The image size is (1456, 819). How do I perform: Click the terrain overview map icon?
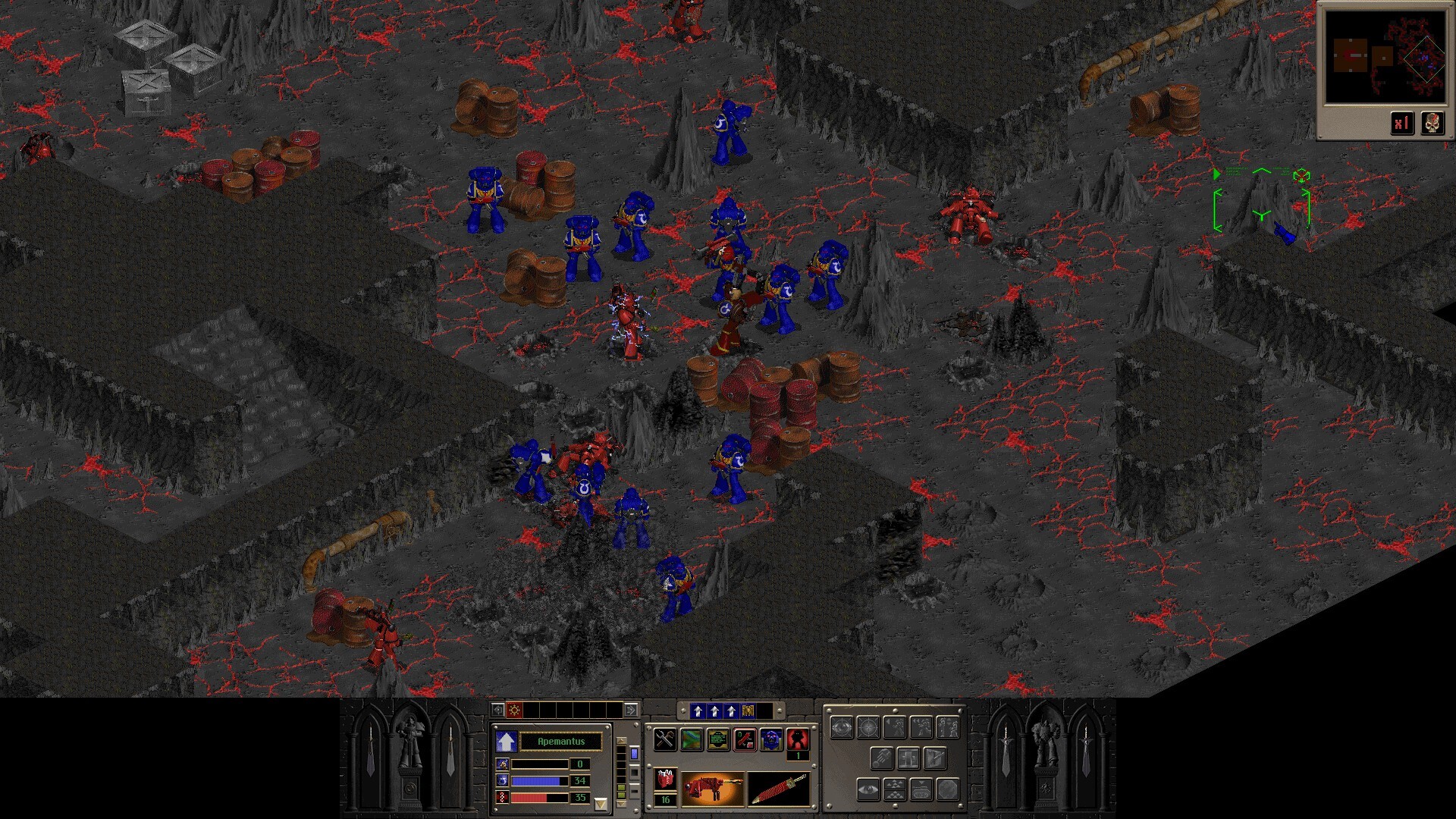[692, 740]
